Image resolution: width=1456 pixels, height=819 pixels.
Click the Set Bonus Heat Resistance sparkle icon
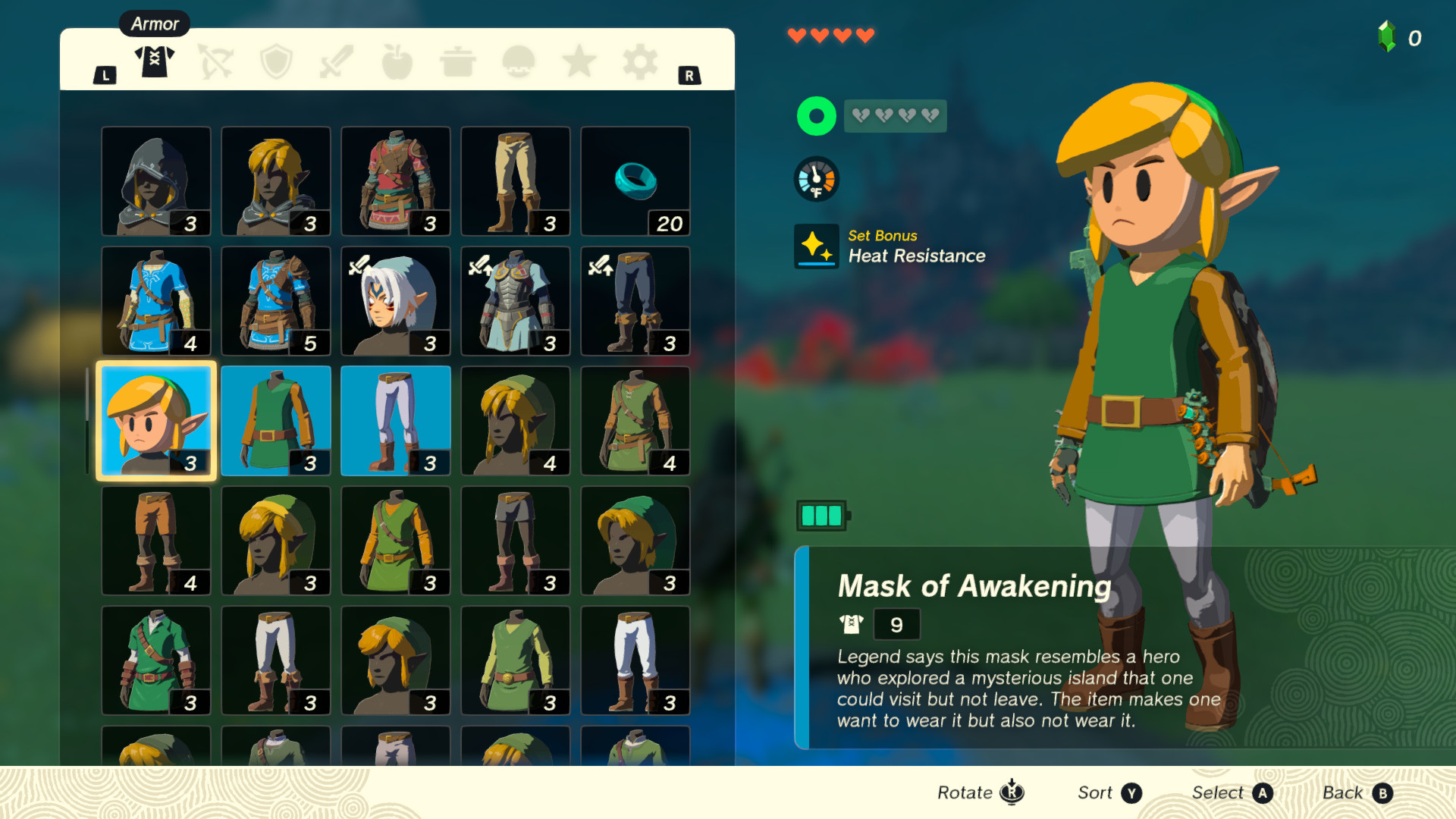pos(816,246)
